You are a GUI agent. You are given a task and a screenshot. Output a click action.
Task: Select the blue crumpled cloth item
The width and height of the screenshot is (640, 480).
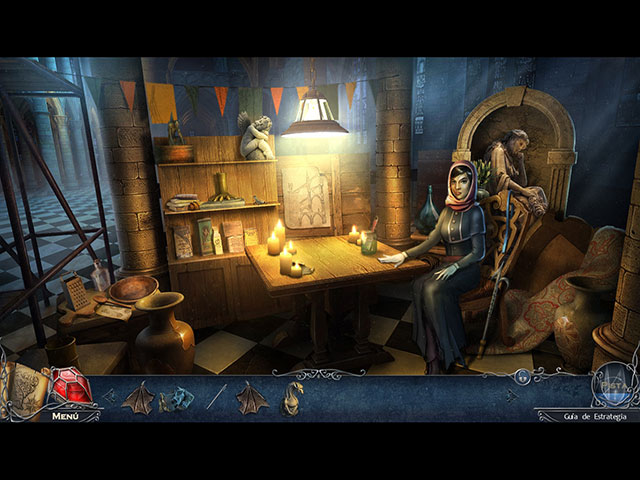click(176, 399)
